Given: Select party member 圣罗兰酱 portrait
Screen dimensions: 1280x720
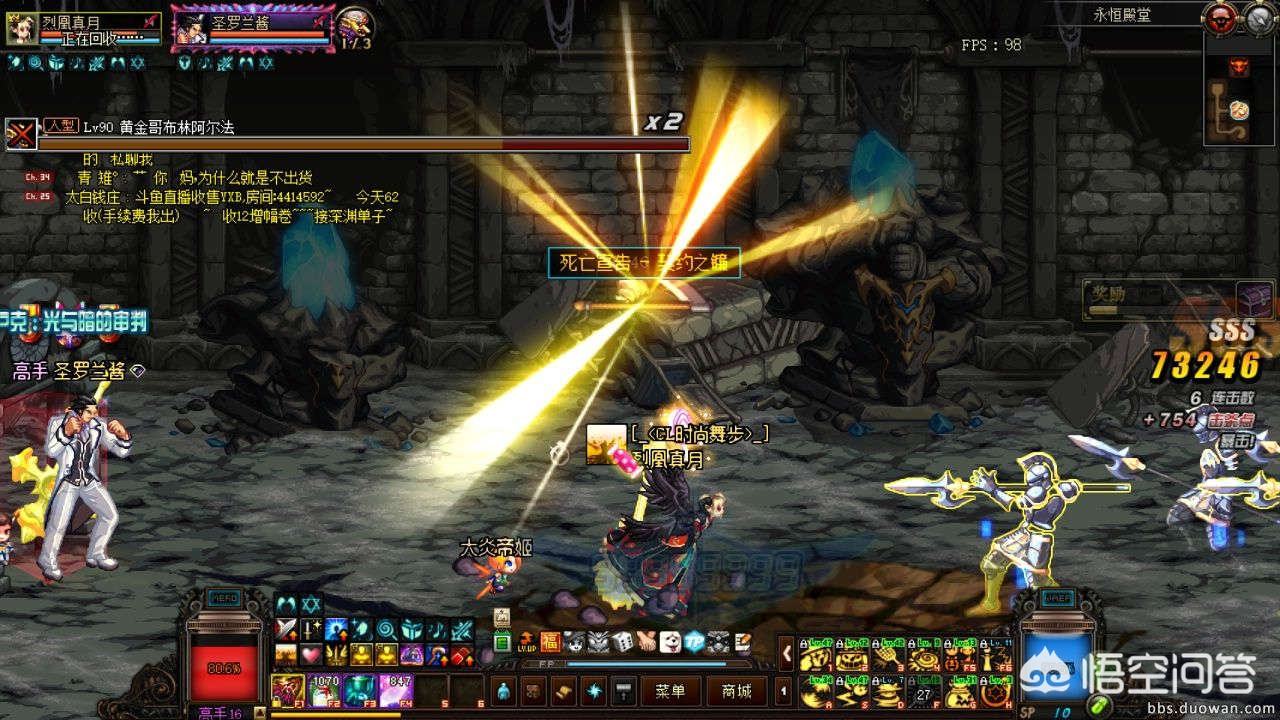Looking at the screenshot, I should tap(189, 30).
